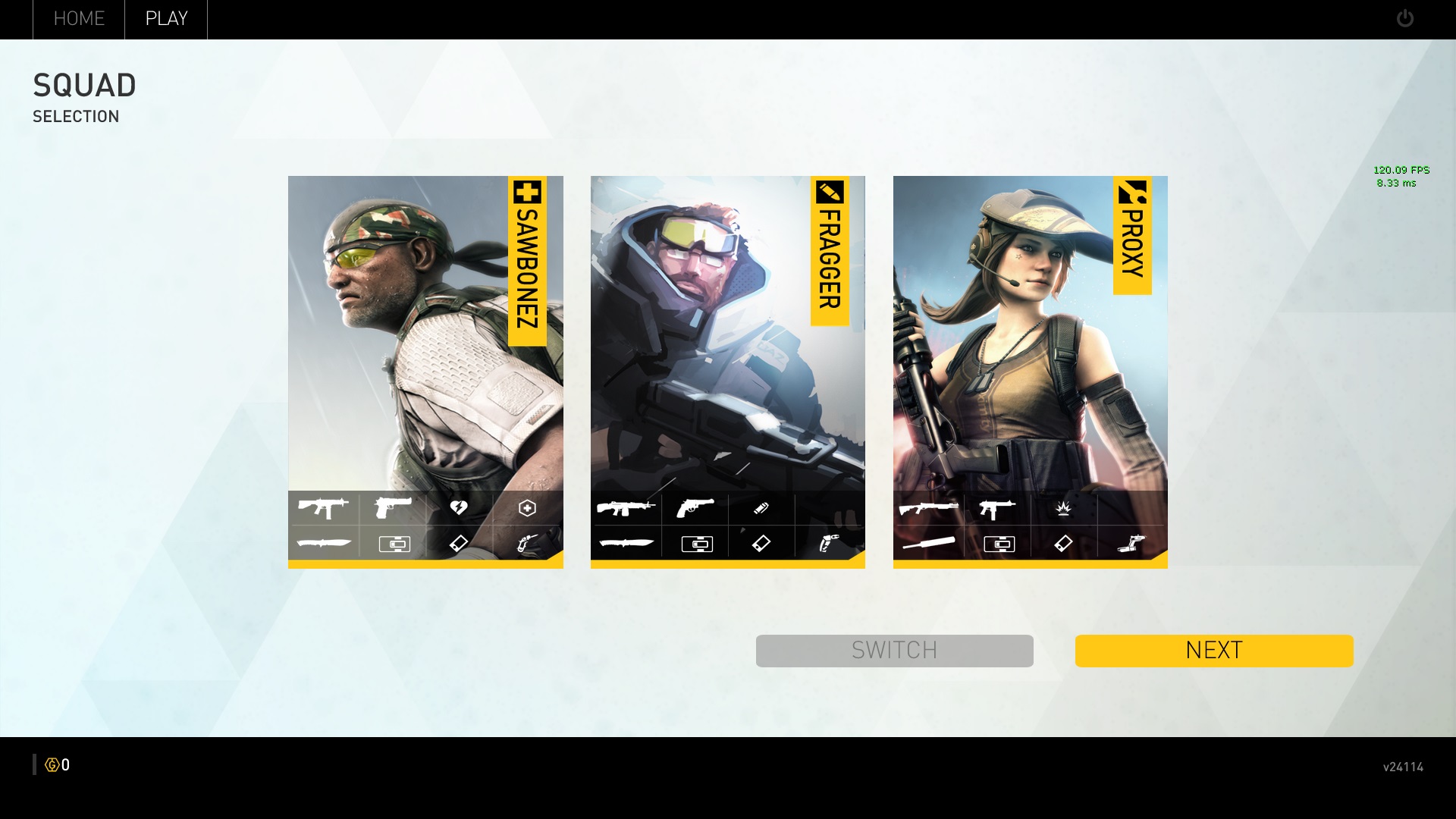Click the SWITCH button

point(894,651)
